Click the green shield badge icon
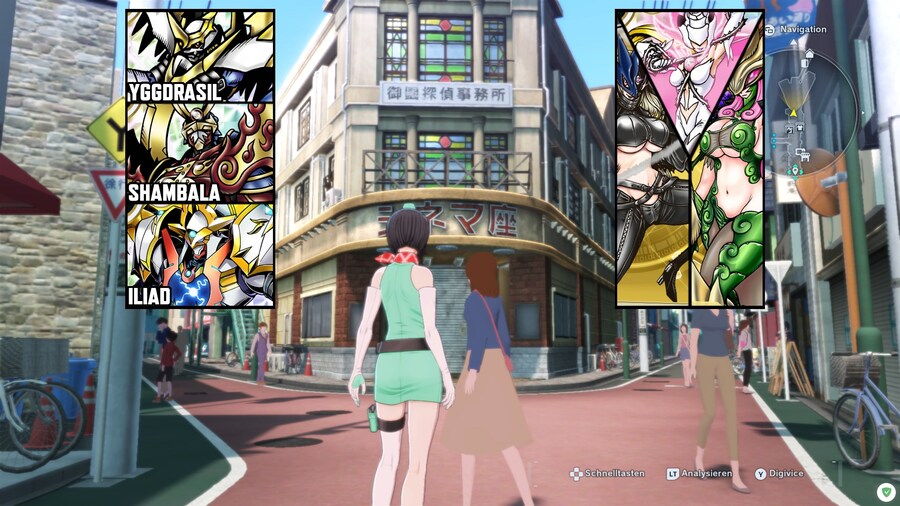900x506 pixels. (x=885, y=492)
